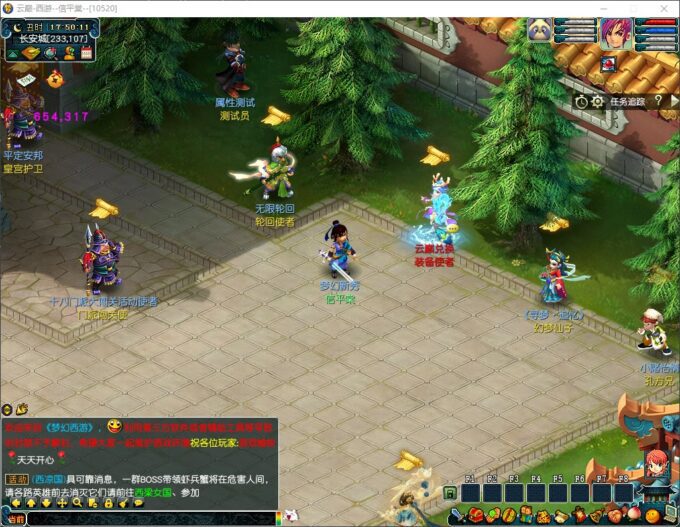Click the orange fruit icon in bottom toolbar
This screenshot has height=527, width=680.
650,516
